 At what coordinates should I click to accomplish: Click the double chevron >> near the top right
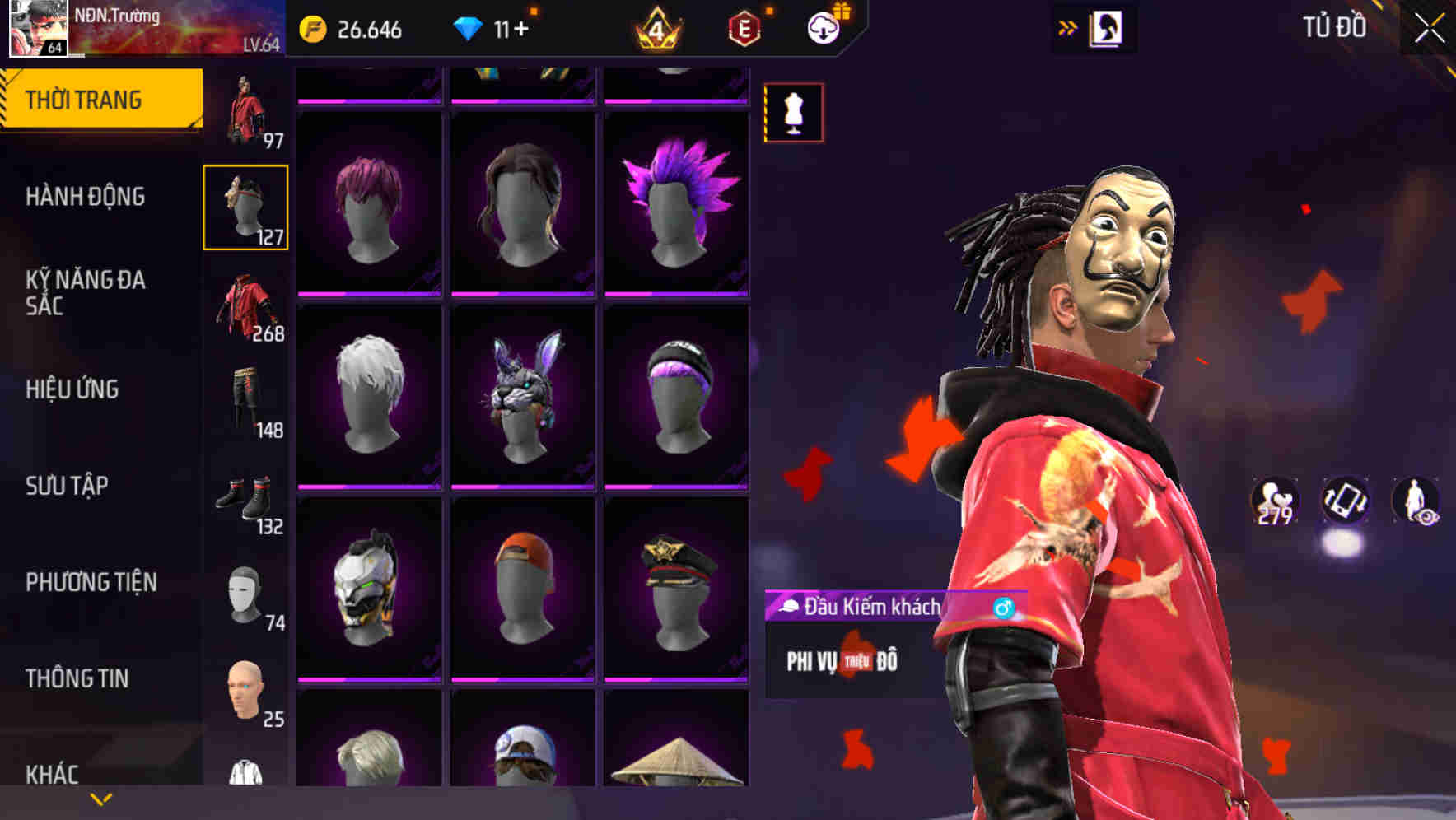[1066, 27]
